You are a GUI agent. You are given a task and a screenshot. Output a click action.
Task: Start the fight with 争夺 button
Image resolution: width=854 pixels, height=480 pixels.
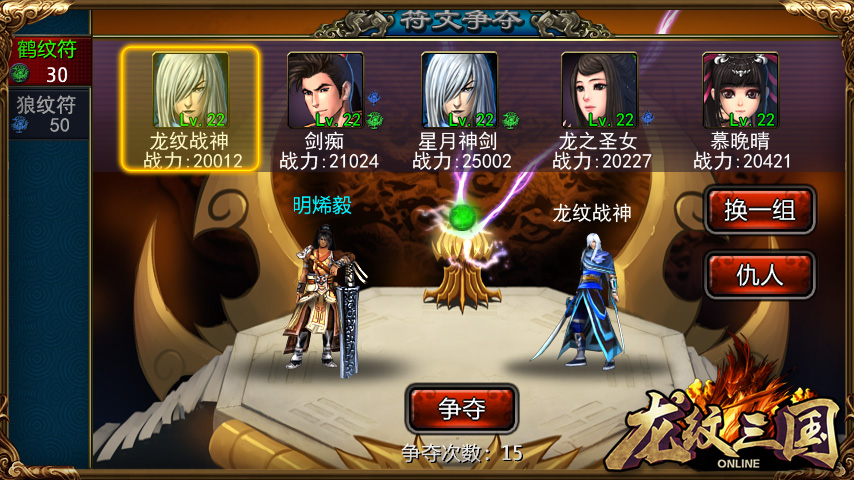tap(461, 408)
